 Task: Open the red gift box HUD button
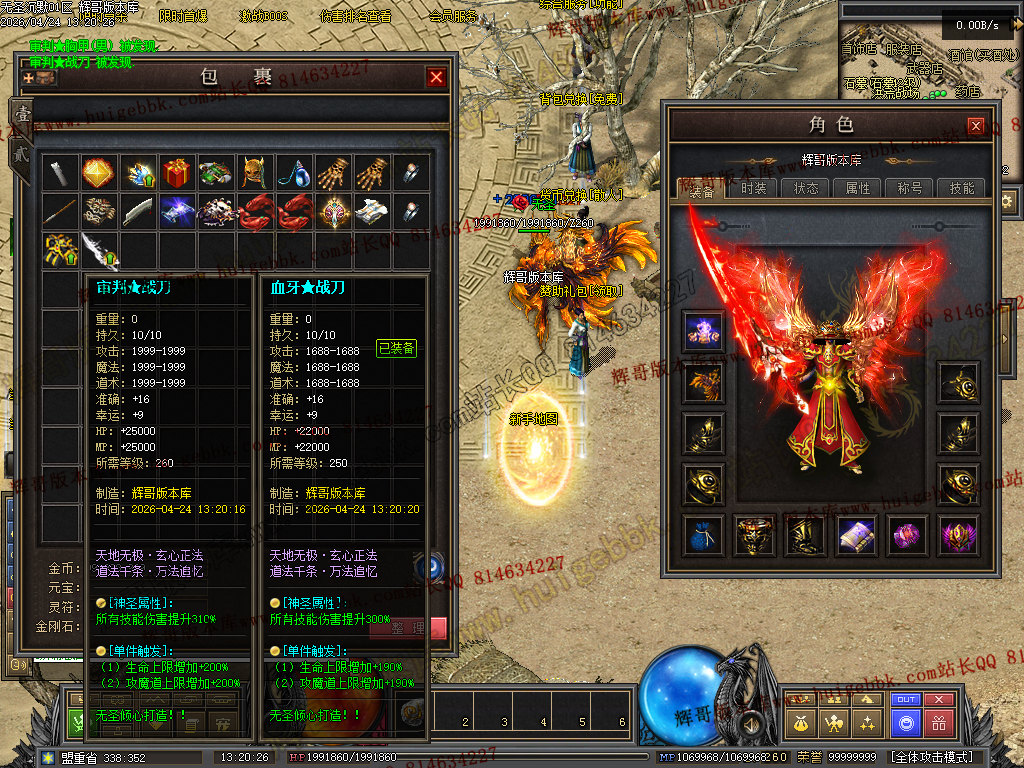939,722
